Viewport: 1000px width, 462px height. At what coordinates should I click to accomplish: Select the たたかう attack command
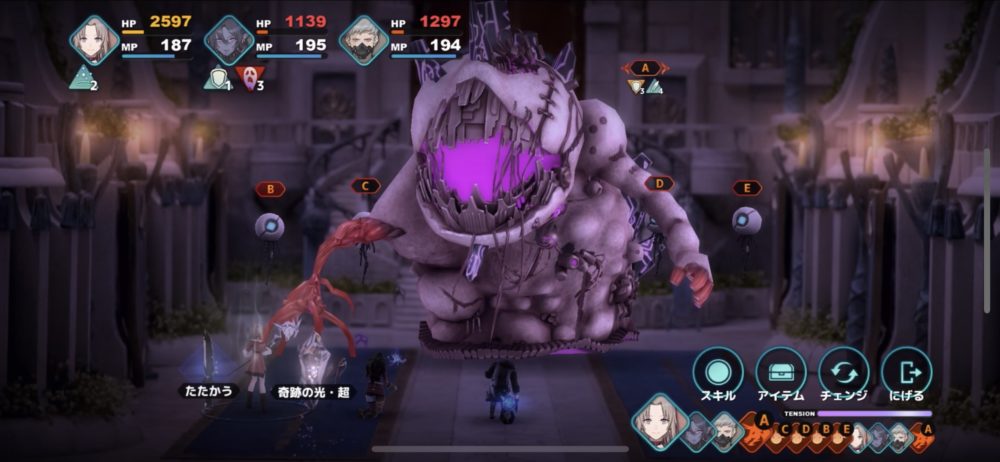[x=206, y=391]
